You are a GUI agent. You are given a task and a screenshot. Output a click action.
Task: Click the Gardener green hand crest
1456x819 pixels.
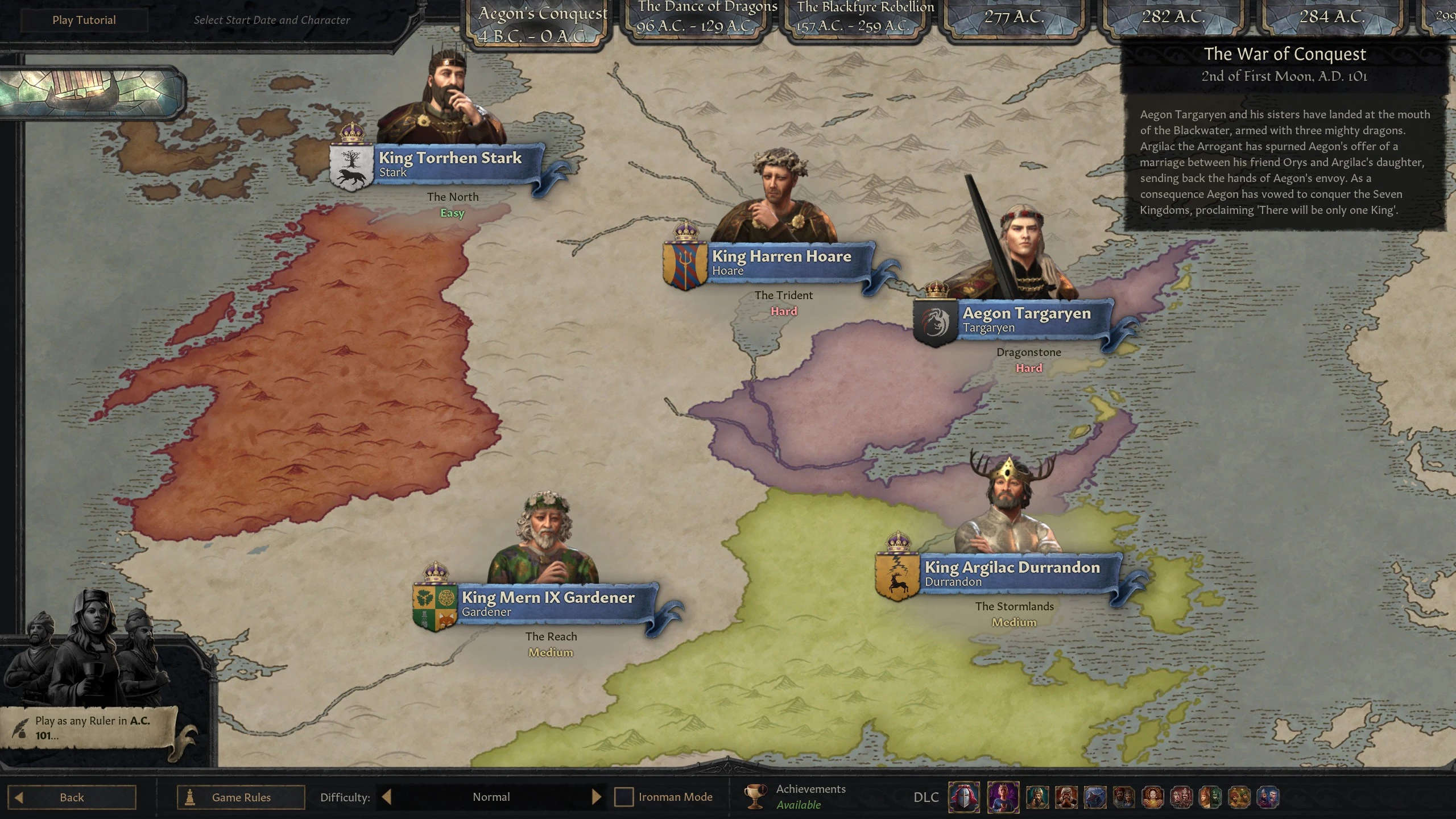click(x=435, y=605)
